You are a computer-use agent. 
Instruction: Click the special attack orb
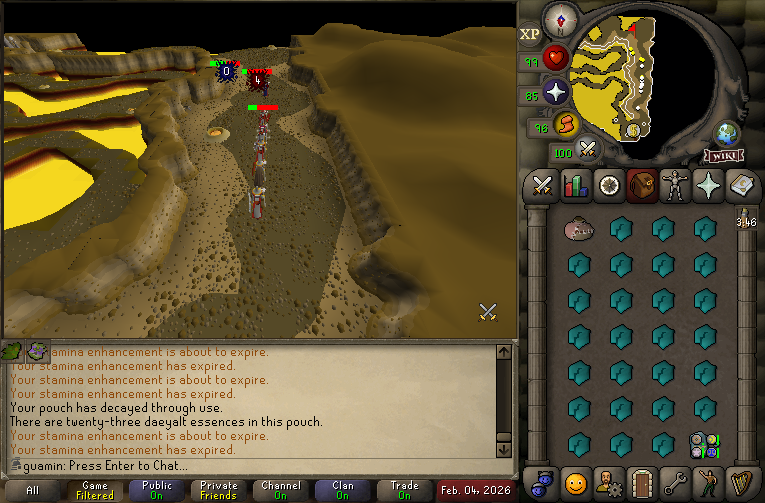click(x=587, y=151)
